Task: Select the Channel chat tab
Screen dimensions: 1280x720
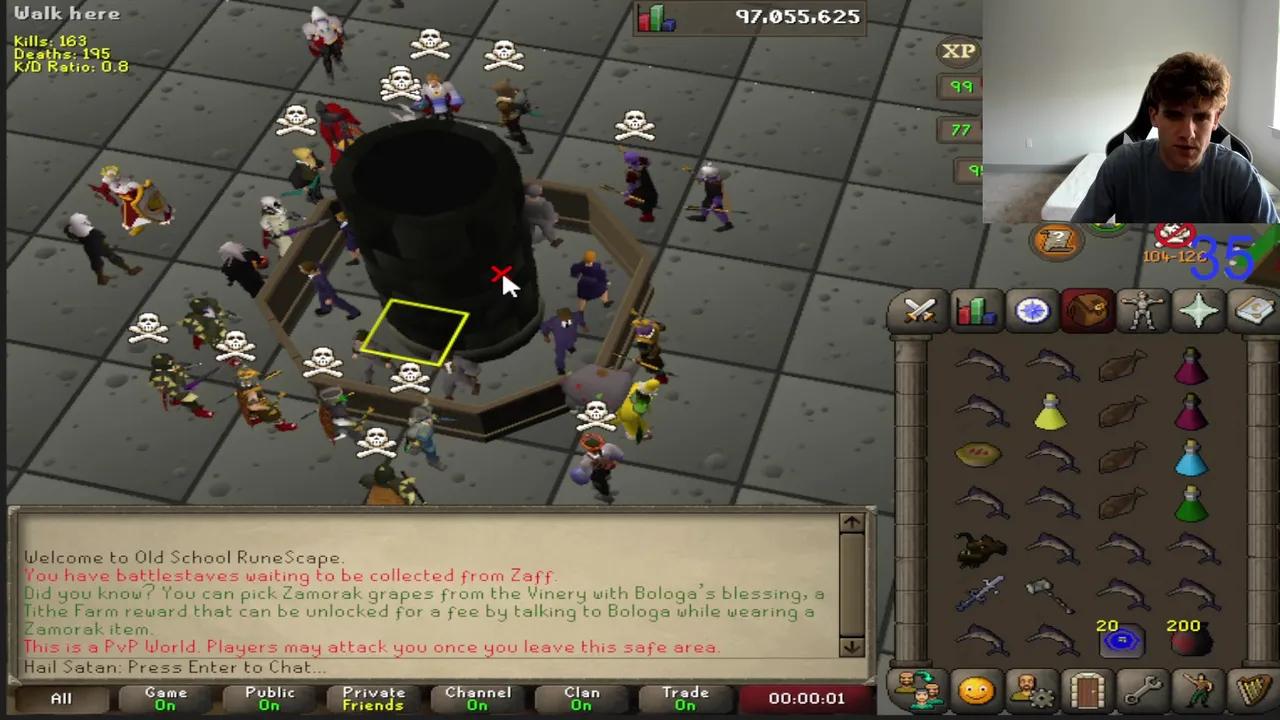Action: [x=478, y=698]
